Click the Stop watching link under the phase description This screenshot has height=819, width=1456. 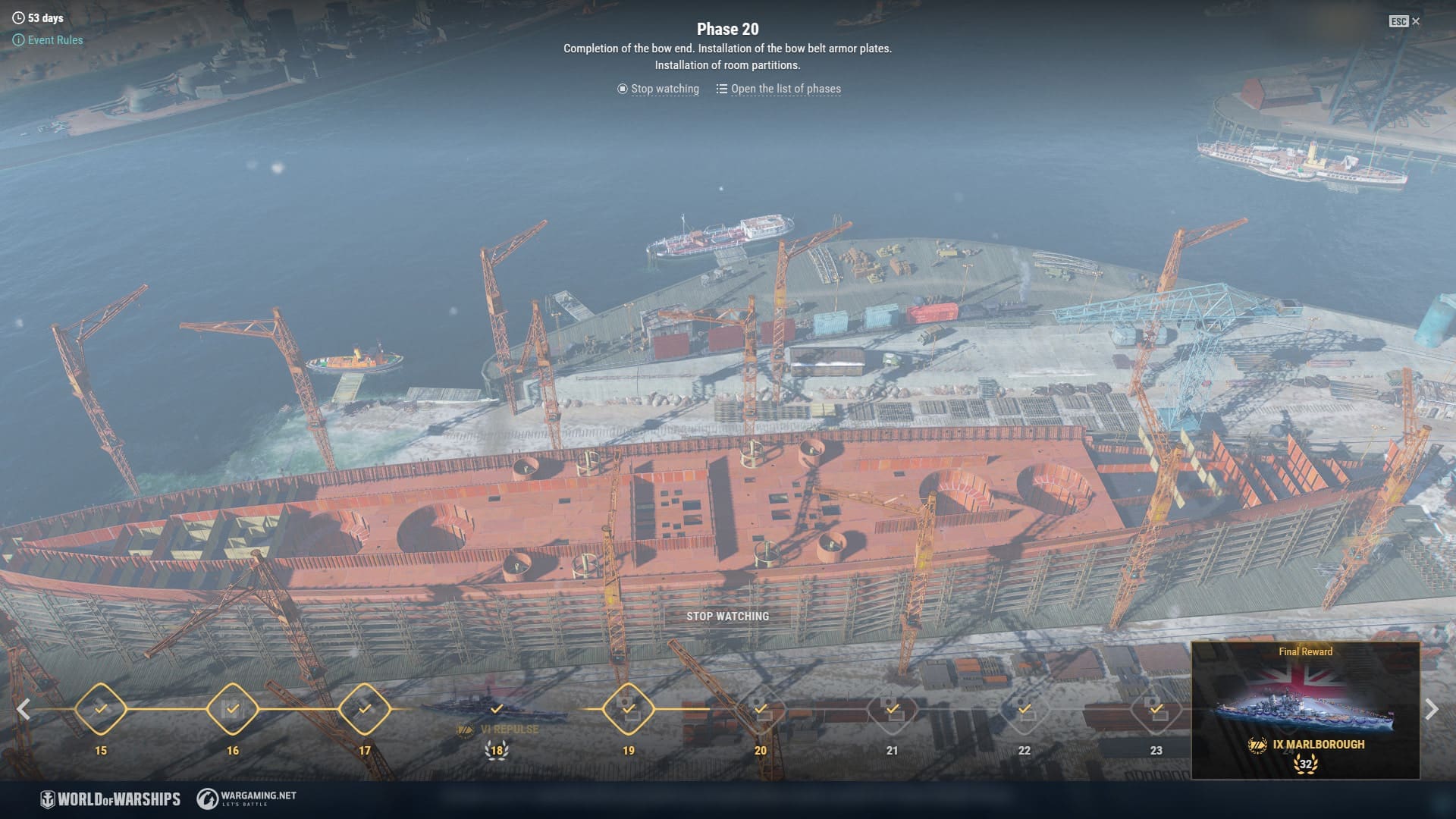click(658, 89)
